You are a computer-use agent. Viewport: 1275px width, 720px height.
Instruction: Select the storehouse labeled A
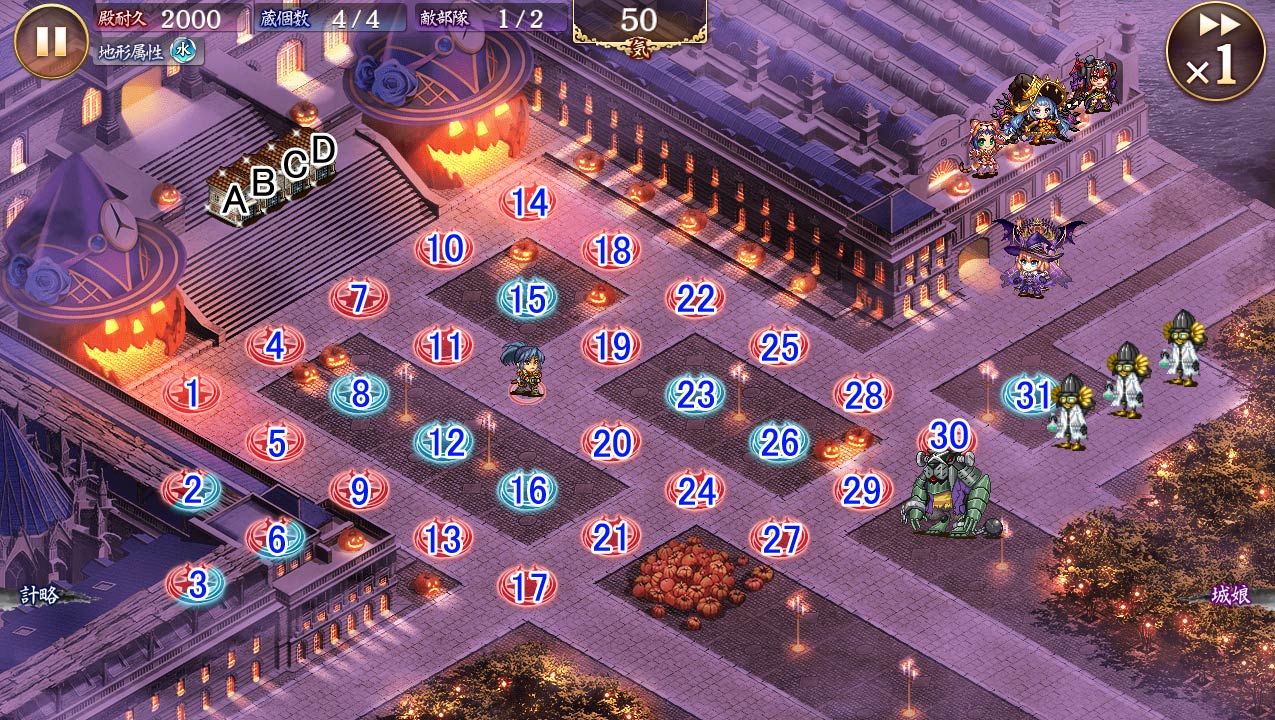[x=233, y=200]
